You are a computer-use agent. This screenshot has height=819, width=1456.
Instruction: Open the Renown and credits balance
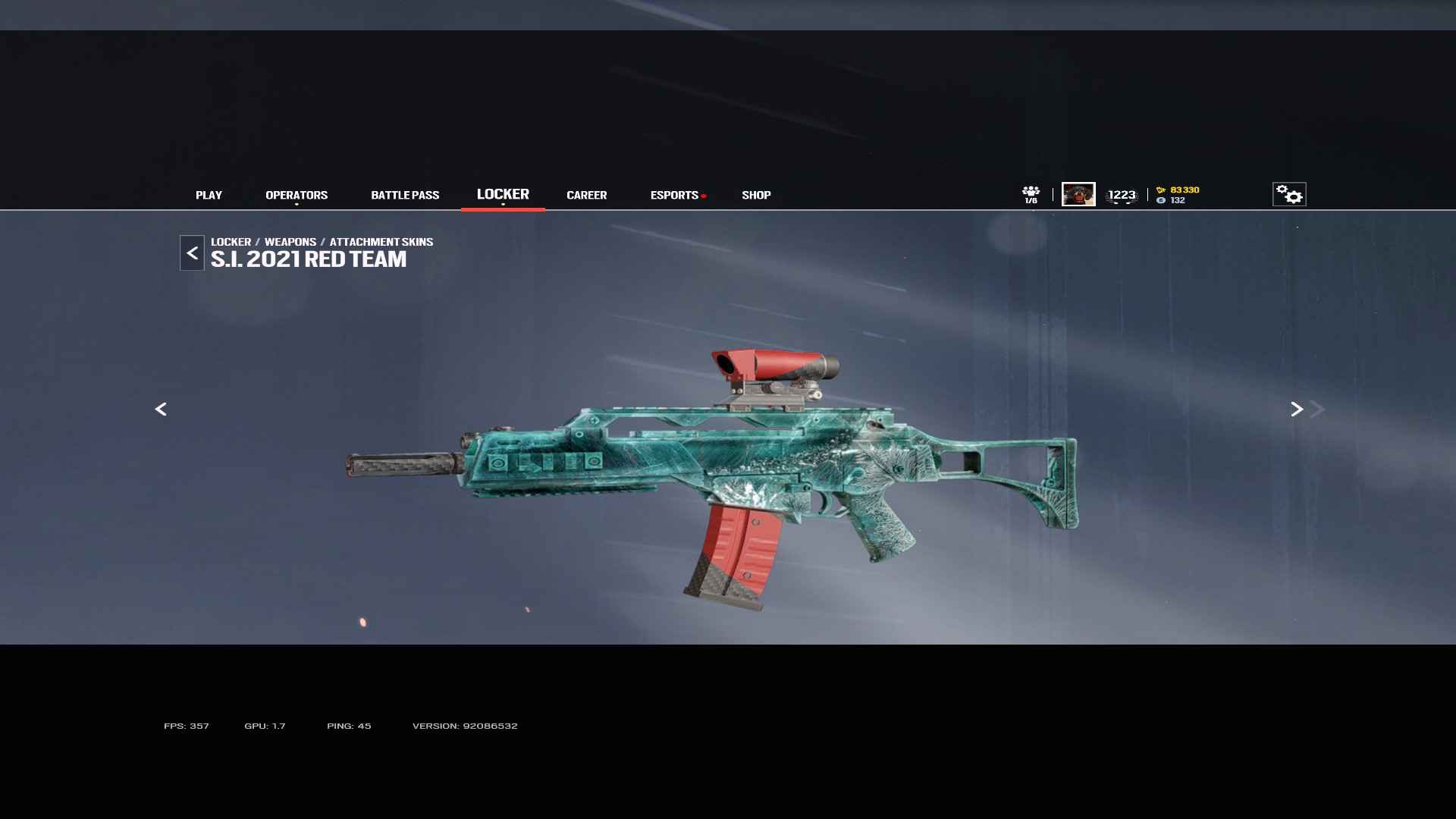tap(1178, 195)
